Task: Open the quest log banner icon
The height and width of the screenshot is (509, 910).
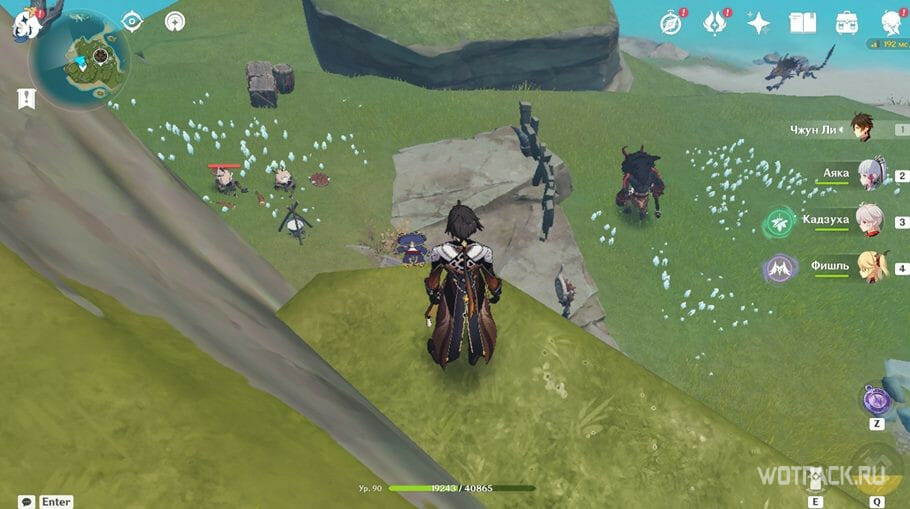Action: [22, 98]
